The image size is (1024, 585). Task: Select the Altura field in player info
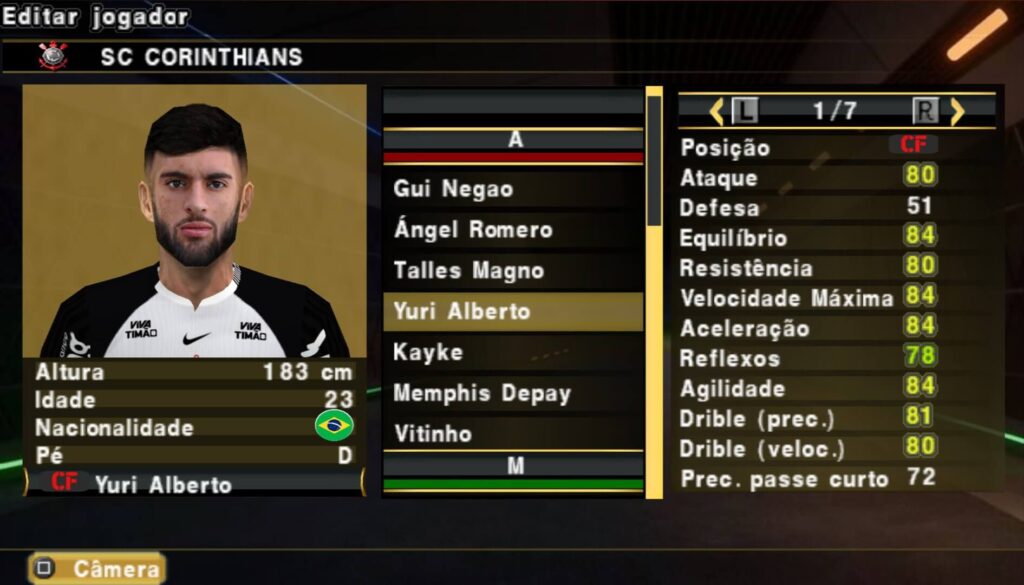[194, 372]
